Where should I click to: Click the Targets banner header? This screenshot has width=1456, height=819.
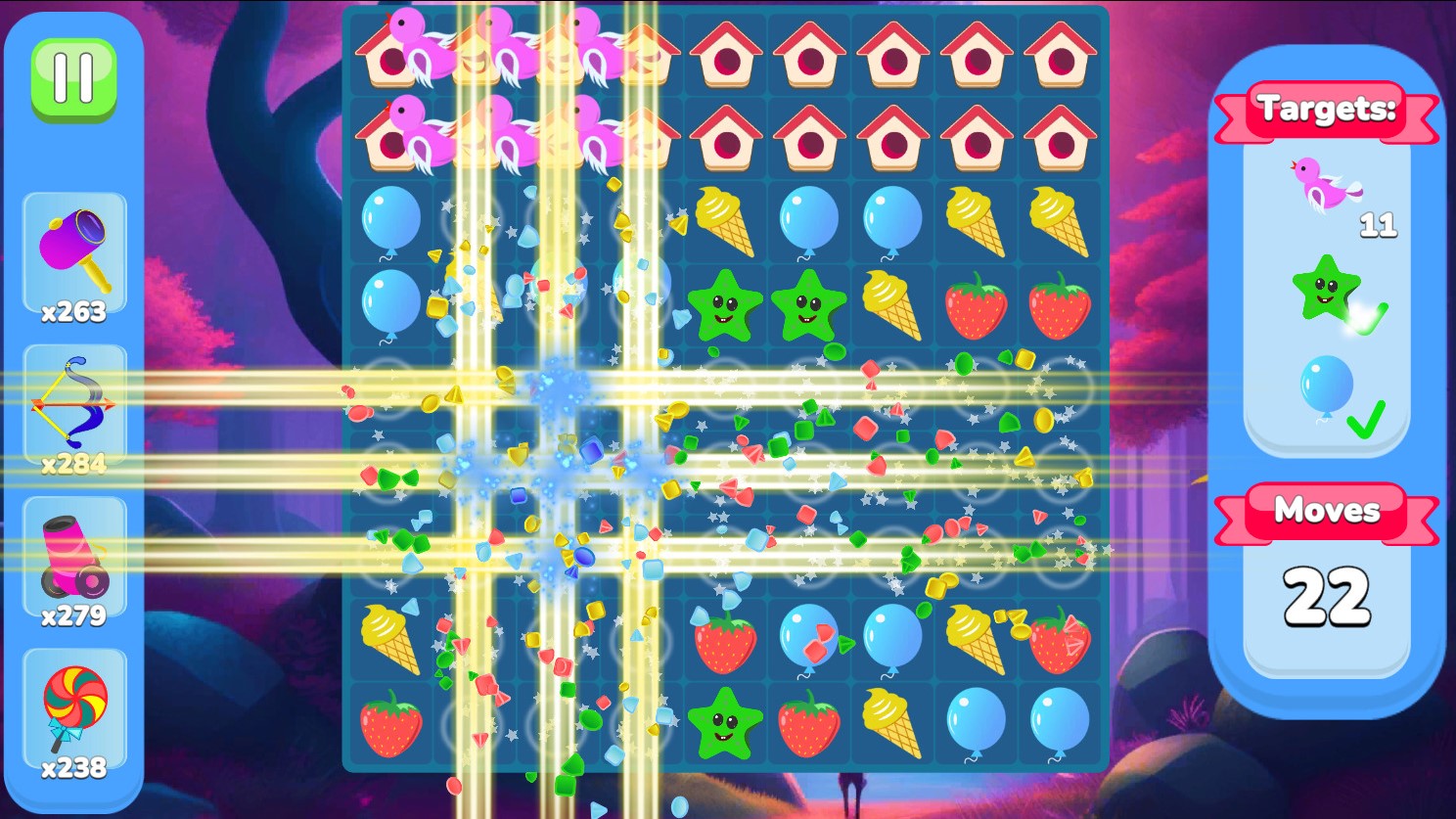(1327, 110)
